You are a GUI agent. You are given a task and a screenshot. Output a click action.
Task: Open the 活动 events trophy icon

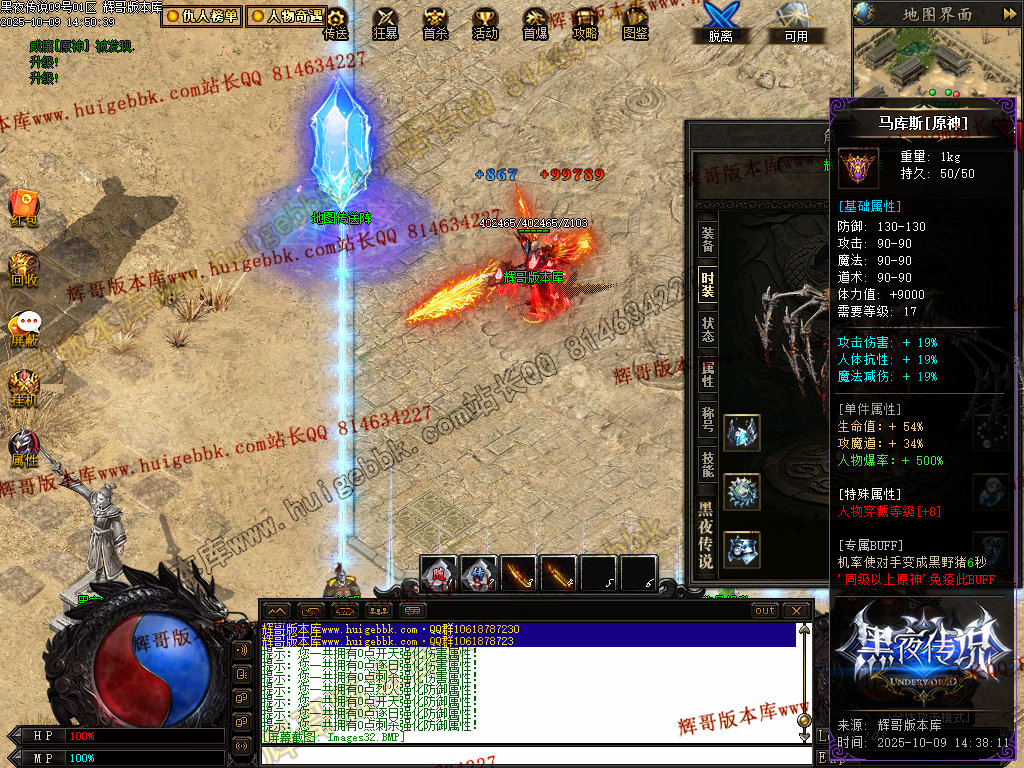point(485,22)
